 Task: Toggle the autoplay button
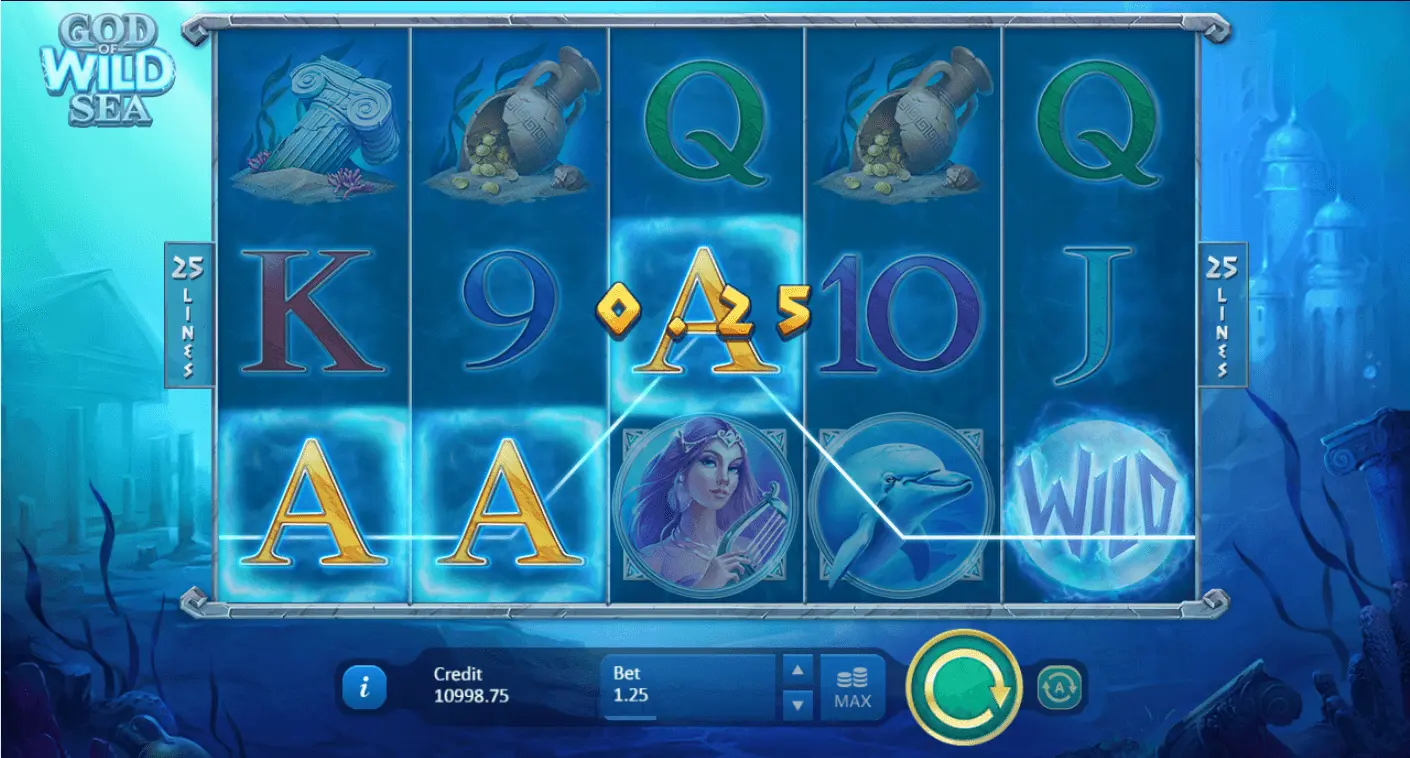(x=1059, y=687)
